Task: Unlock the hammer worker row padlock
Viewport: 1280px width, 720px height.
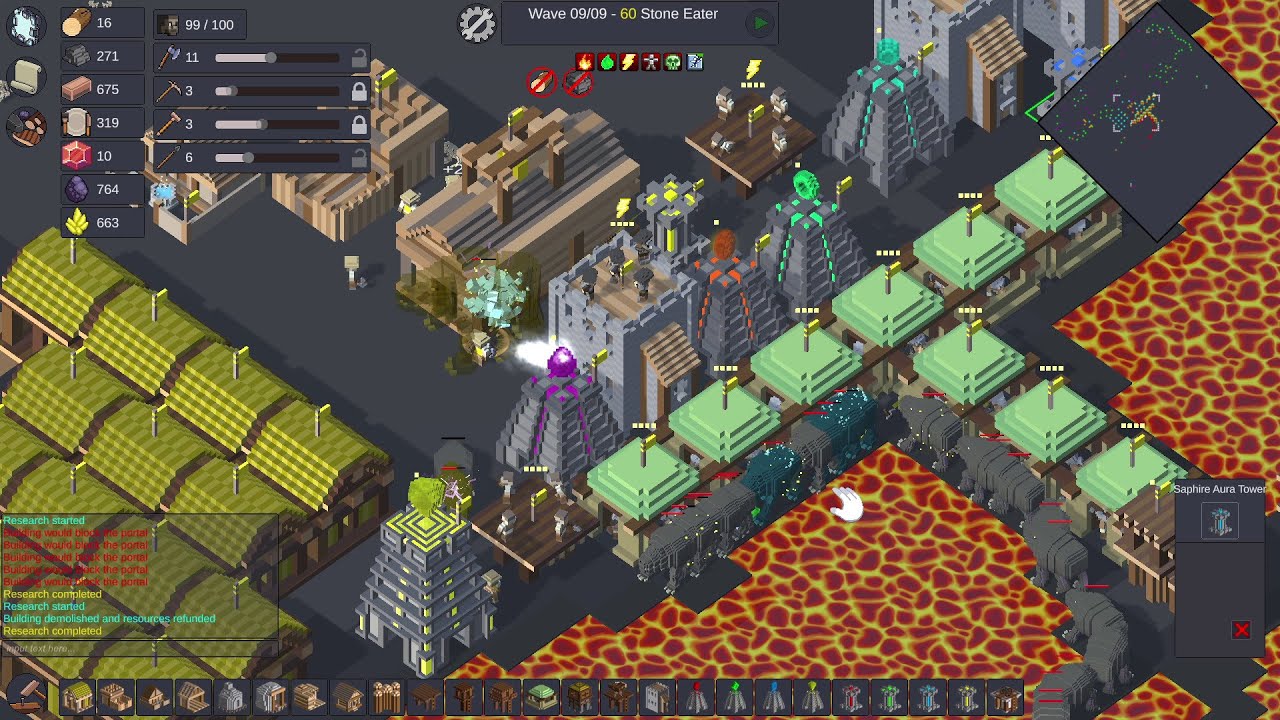Action: tap(358, 124)
